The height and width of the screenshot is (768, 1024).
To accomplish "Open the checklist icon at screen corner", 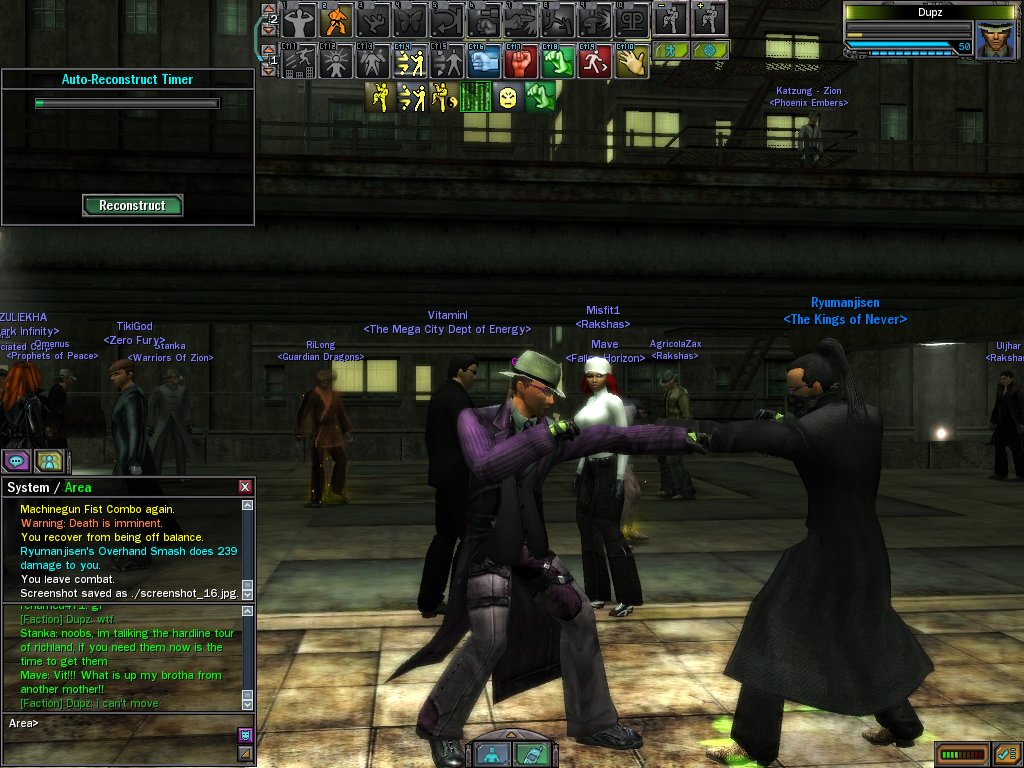I will (1006, 753).
